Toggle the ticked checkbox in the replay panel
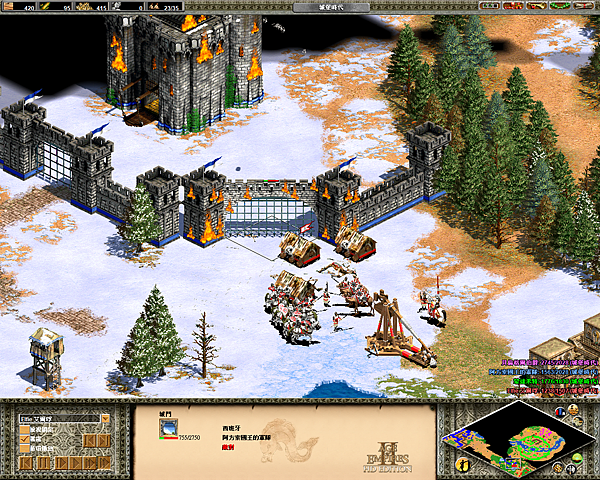 [x=25, y=439]
